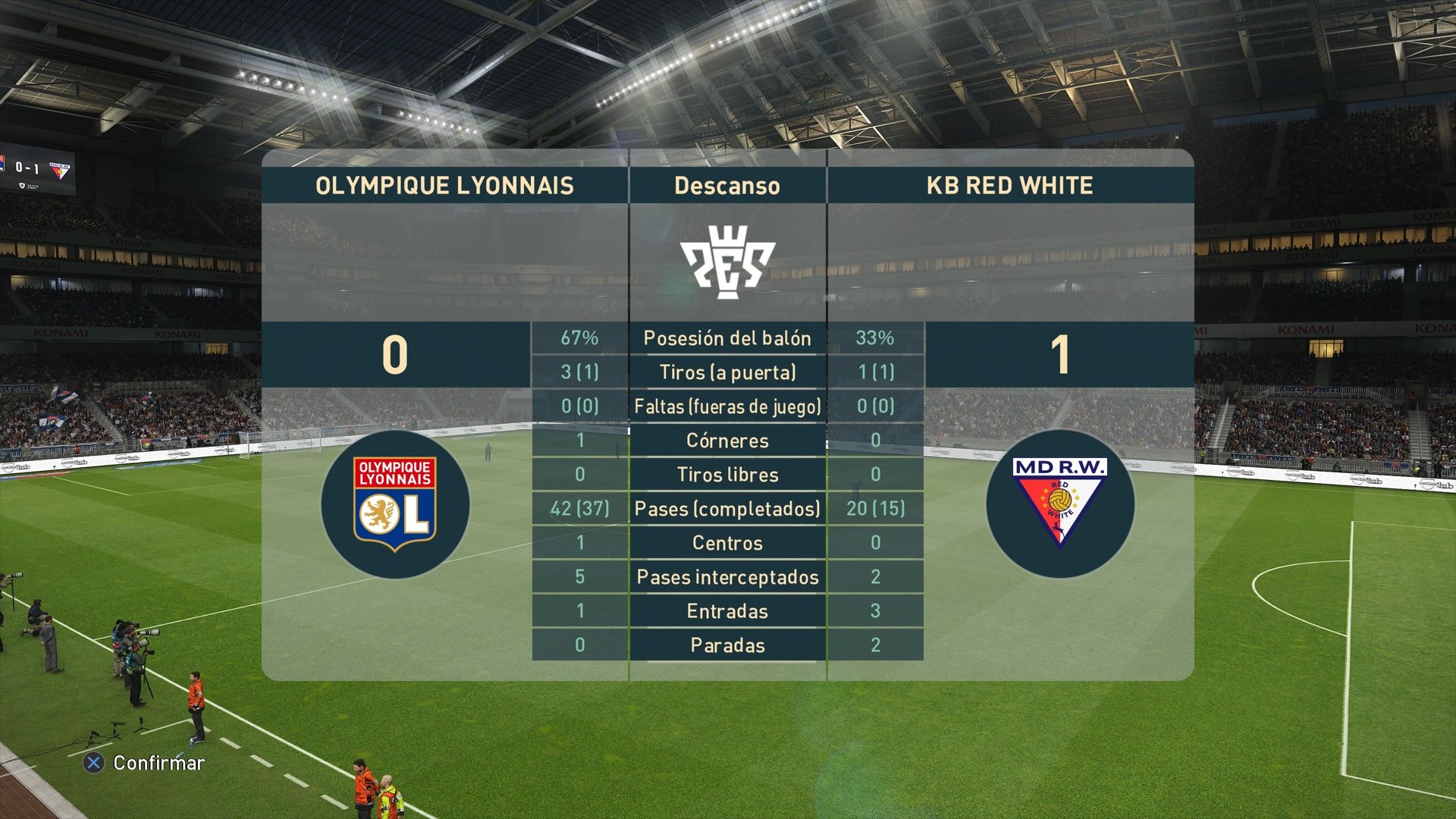
Task: Toggle the Posesión del balón stat row
Action: [726, 339]
